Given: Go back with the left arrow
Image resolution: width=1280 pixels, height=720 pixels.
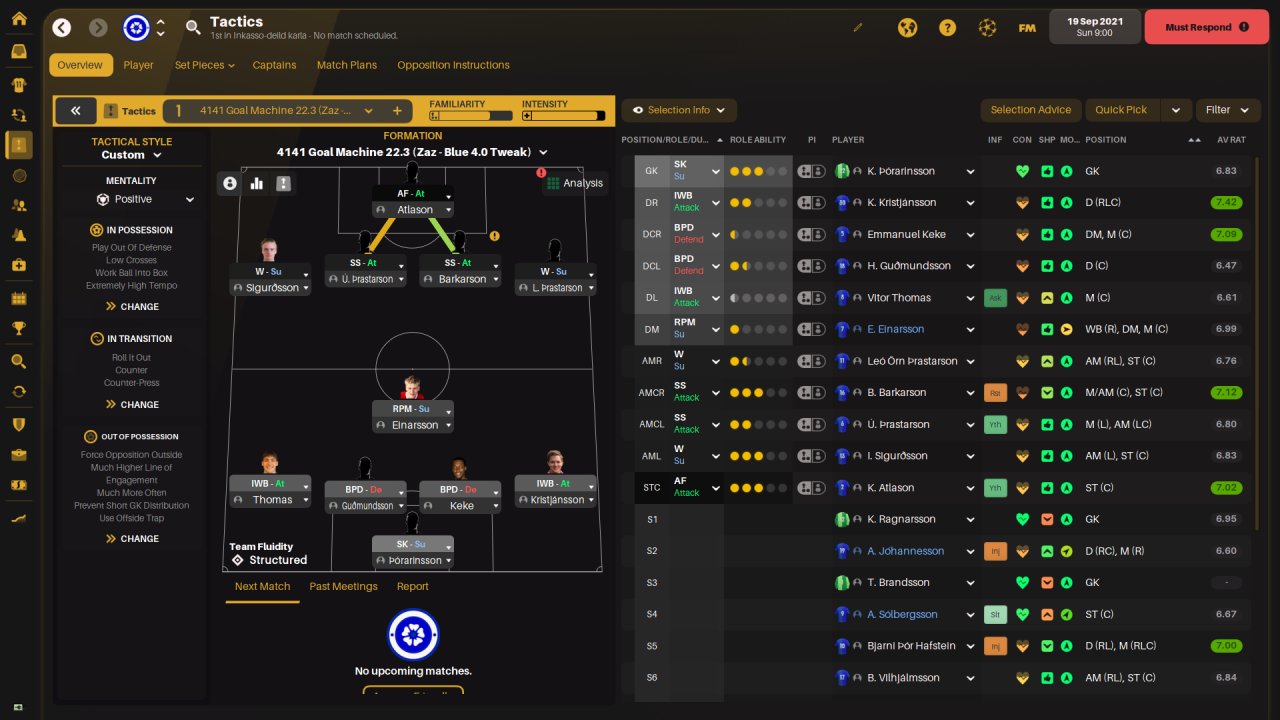Looking at the screenshot, I should pos(62,28).
